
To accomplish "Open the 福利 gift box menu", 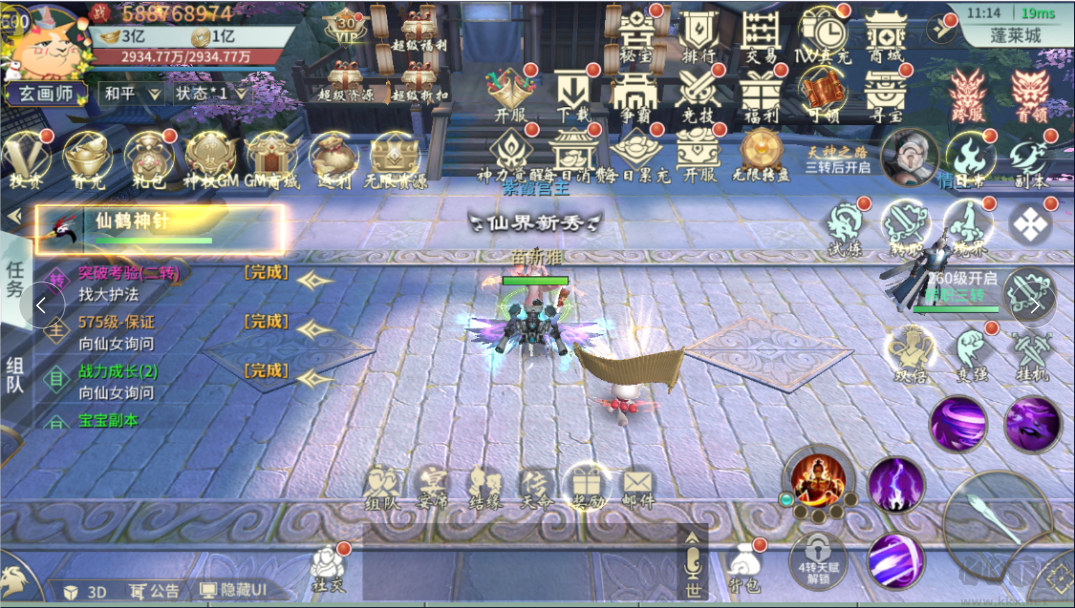I will pyautogui.click(x=760, y=97).
